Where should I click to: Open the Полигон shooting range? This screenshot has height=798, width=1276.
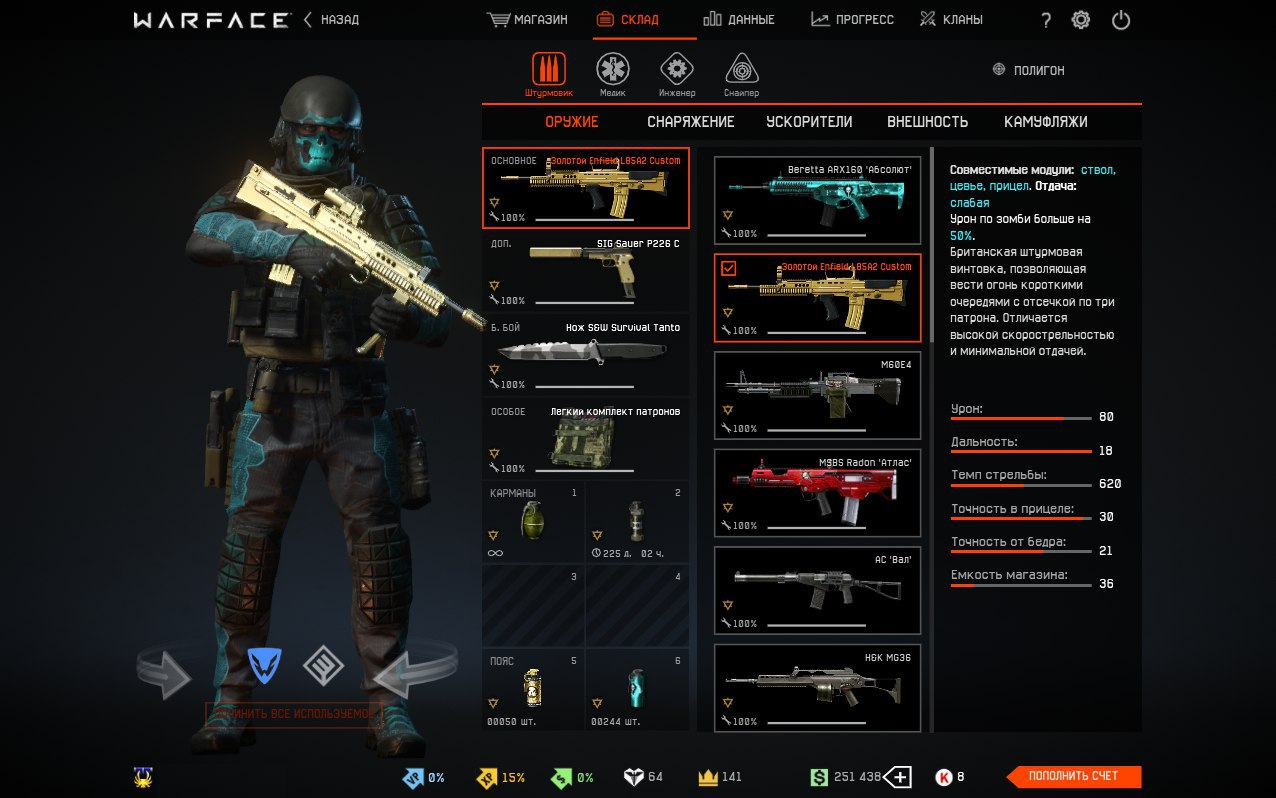[x=1028, y=71]
